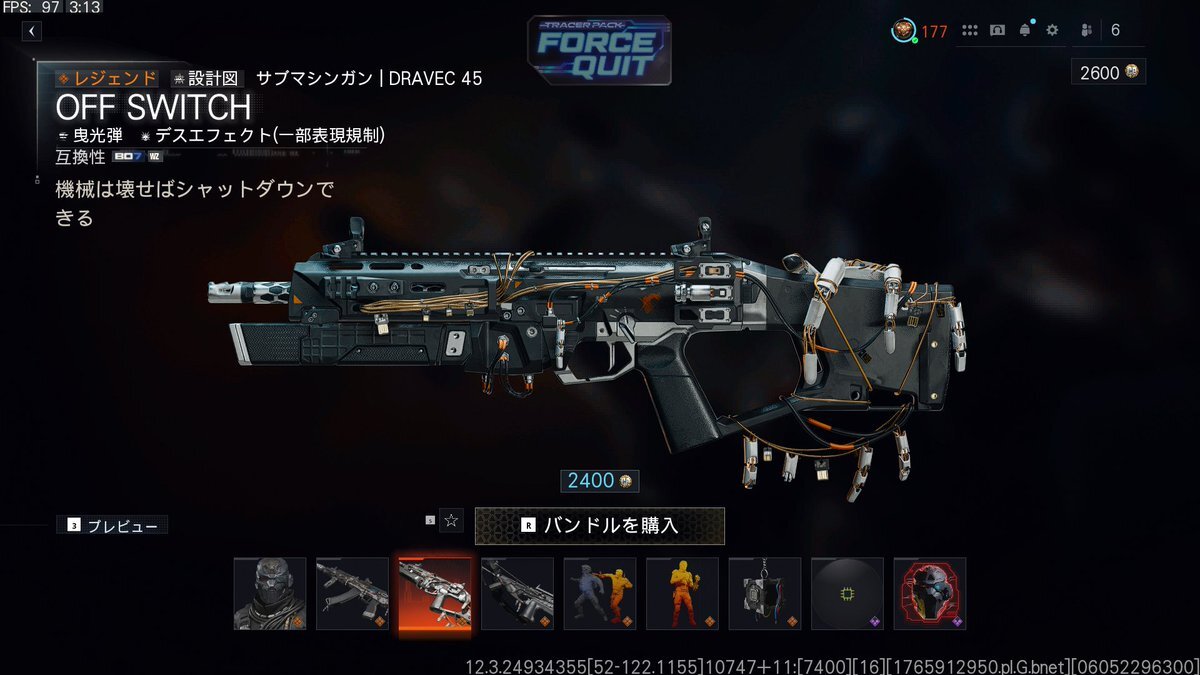Open the プレビュー preview option
Viewport: 1200px width, 675px height.
(112, 525)
